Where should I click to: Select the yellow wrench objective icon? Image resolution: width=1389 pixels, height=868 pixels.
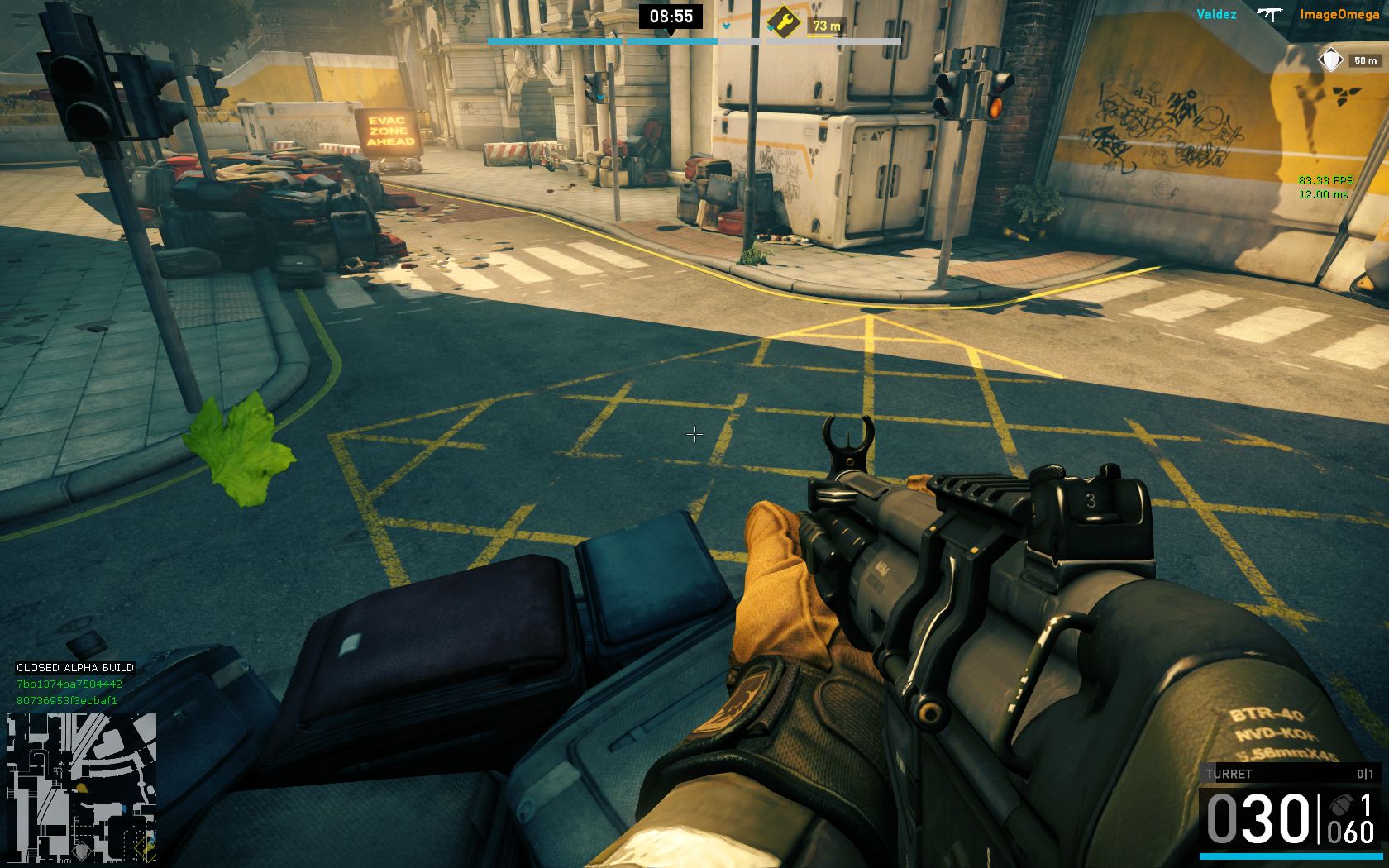pyautogui.click(x=784, y=22)
